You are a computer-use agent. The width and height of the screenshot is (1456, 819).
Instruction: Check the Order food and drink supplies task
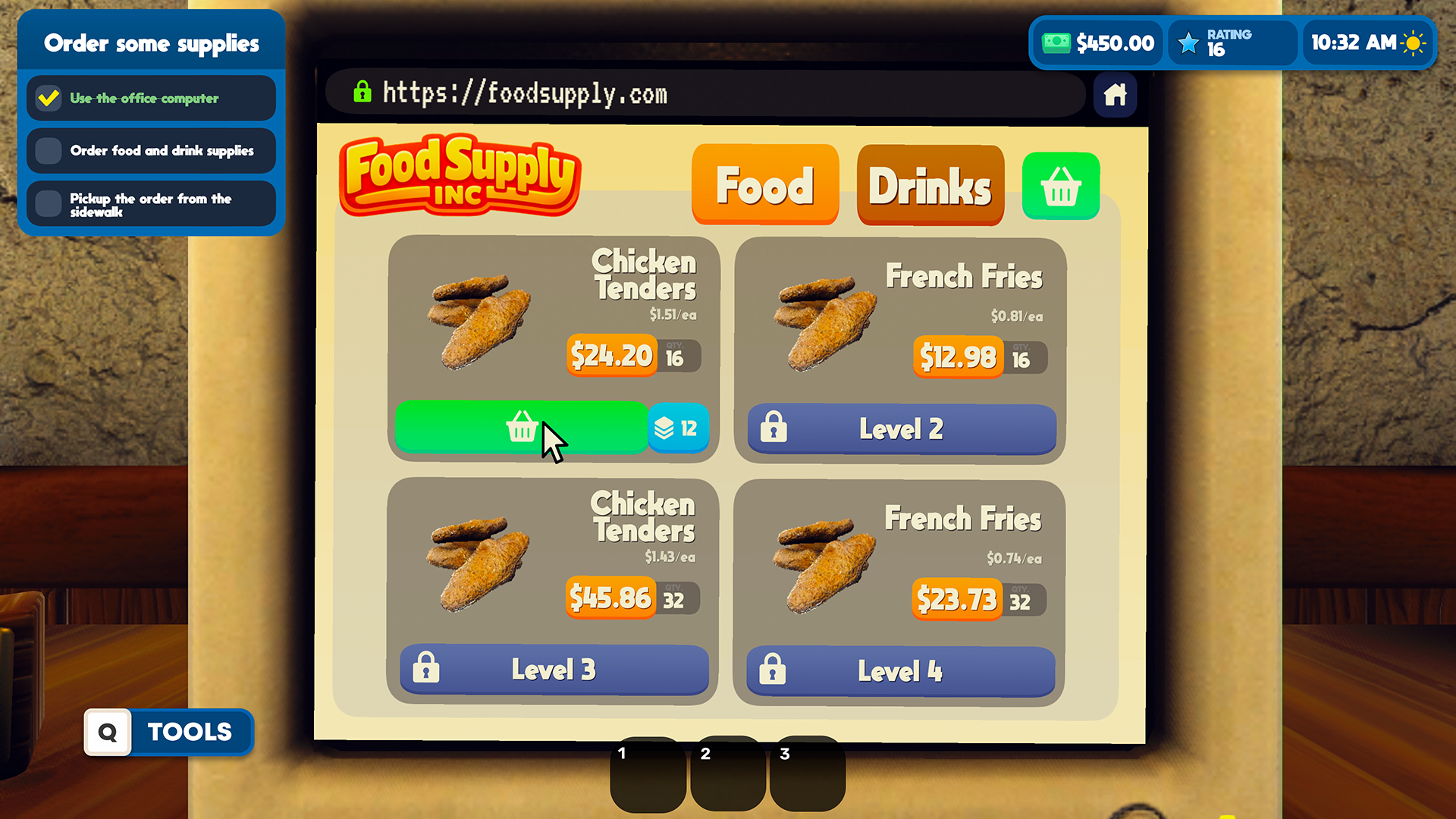click(49, 150)
